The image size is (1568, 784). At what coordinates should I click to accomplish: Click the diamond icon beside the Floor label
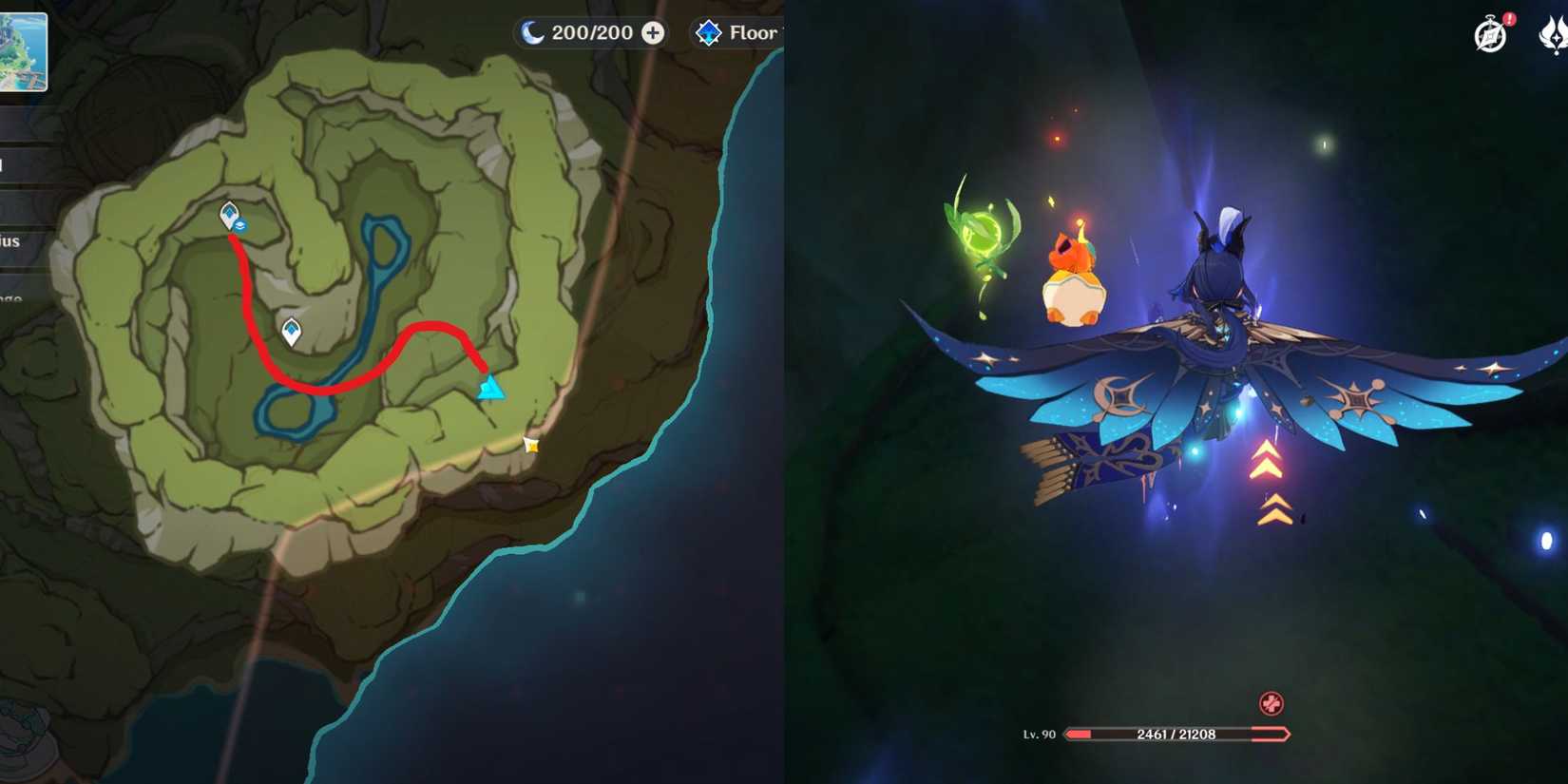707,31
